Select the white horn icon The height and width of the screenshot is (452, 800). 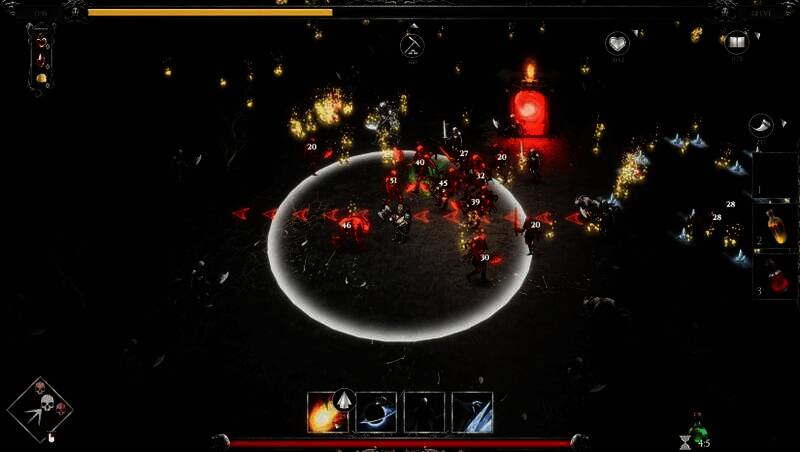tap(761, 125)
